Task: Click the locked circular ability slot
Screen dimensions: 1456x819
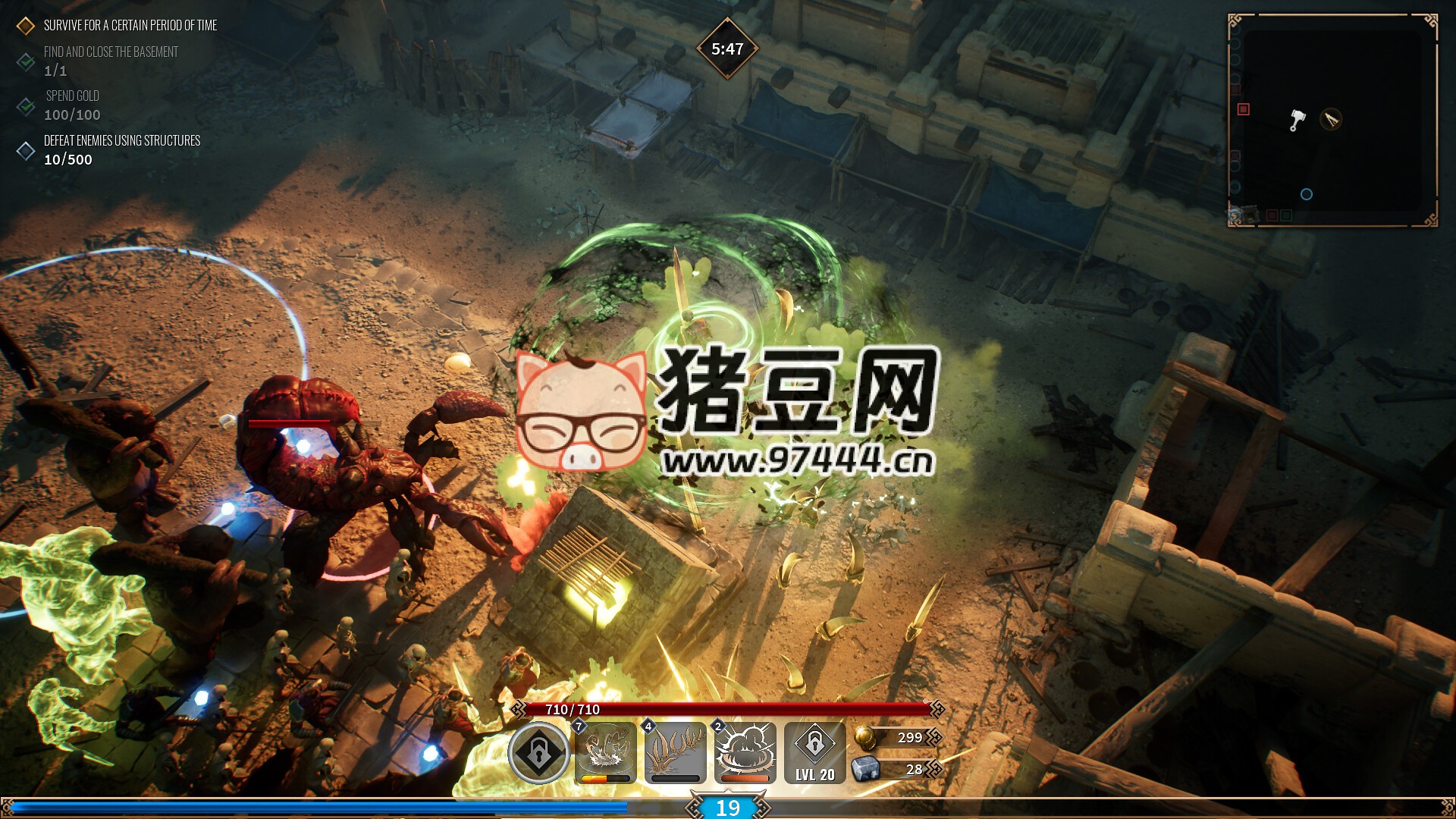Action: [x=538, y=753]
